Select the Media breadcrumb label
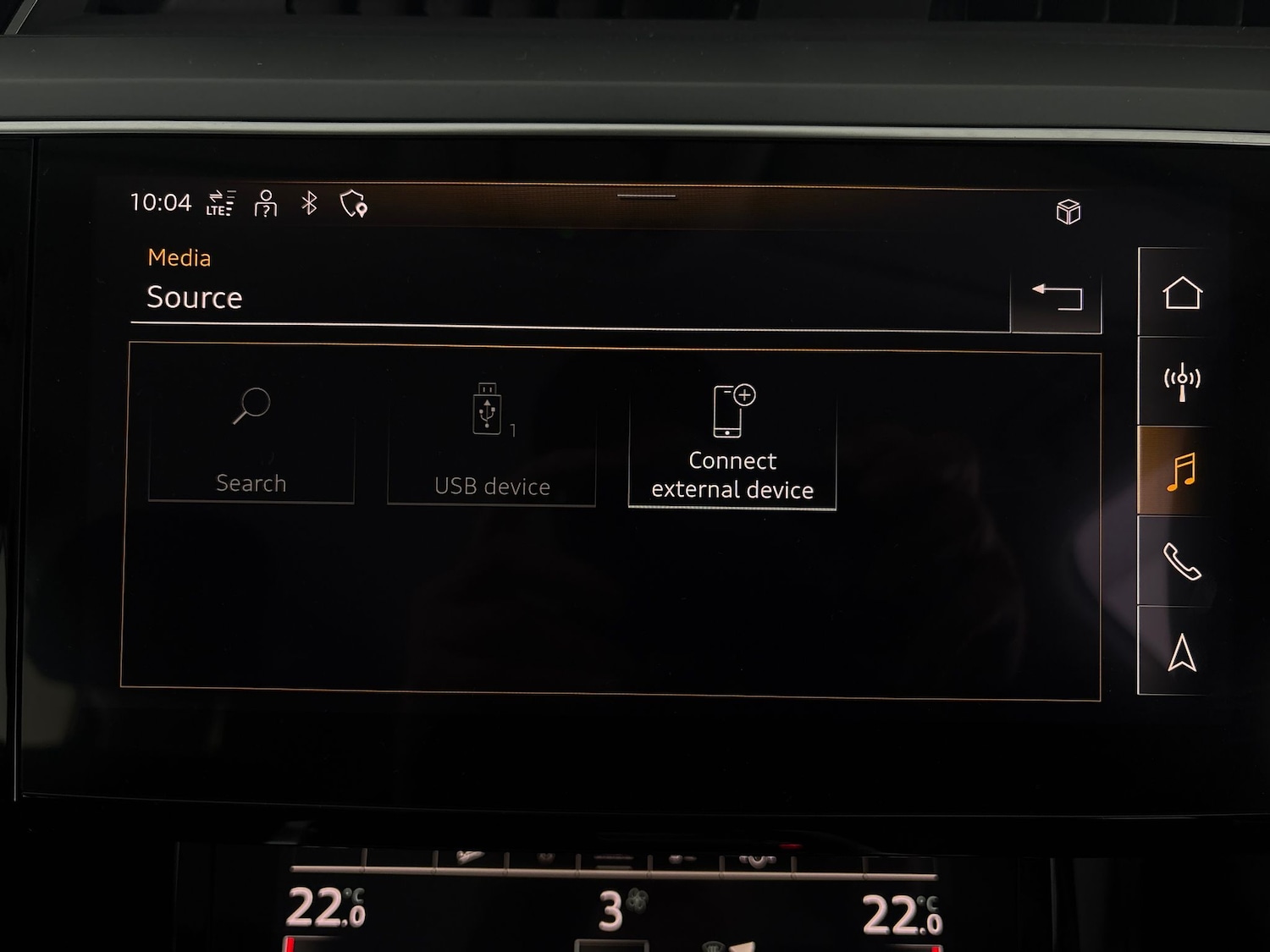 179,257
